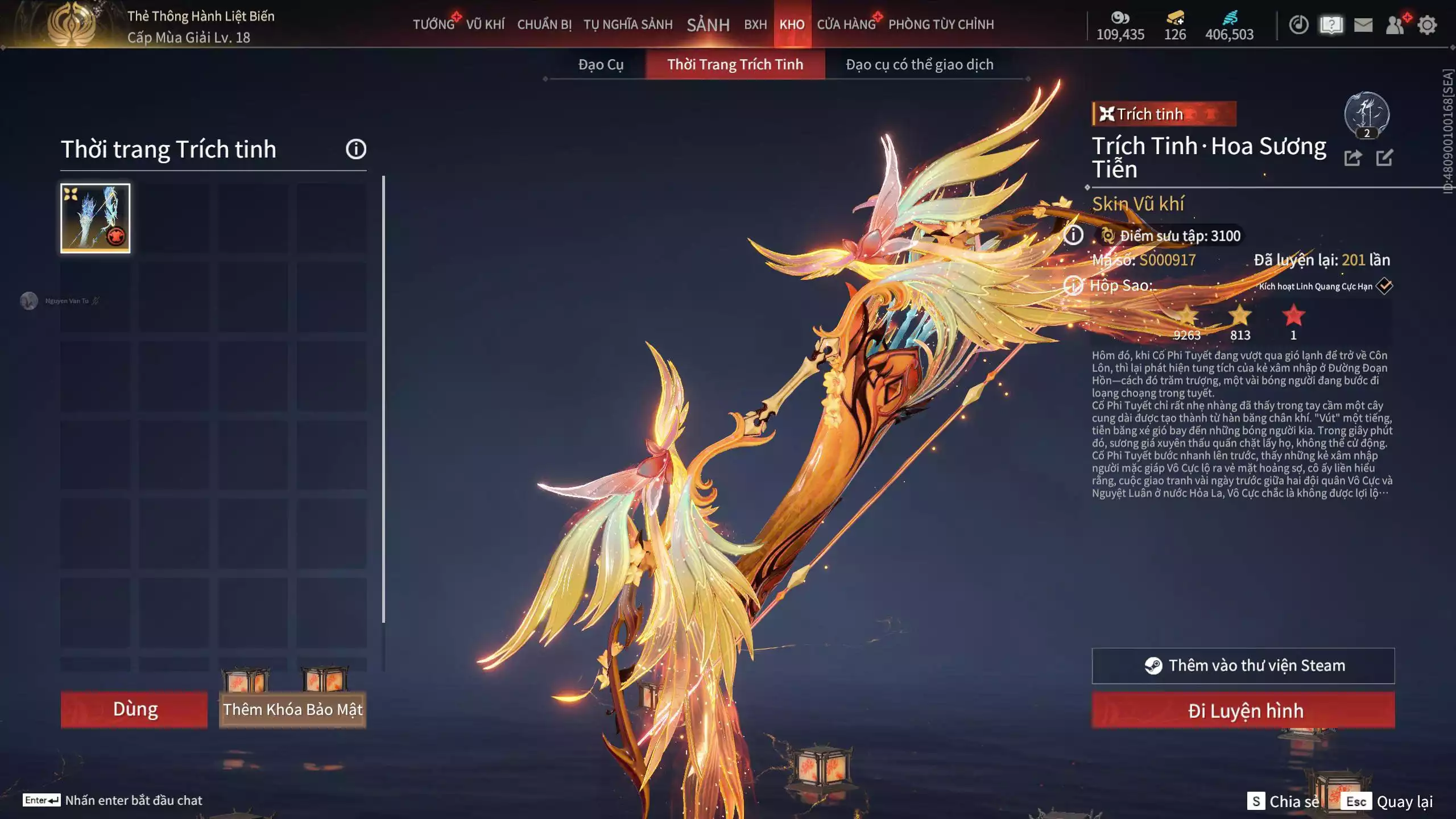Select the Hoa Sương Tiễn skin slot
The image size is (1456, 819).
pos(96,218)
